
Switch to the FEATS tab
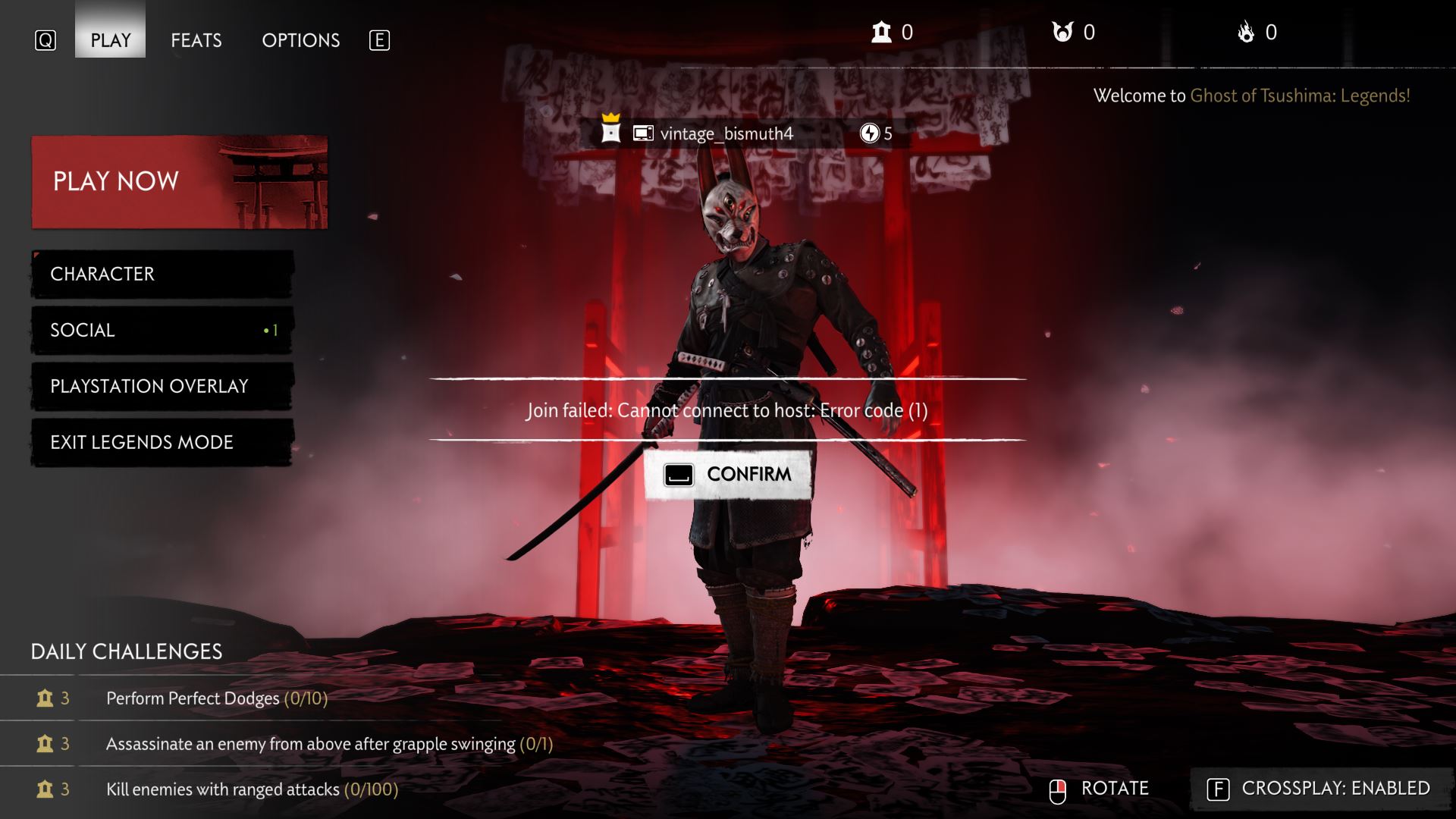(196, 39)
